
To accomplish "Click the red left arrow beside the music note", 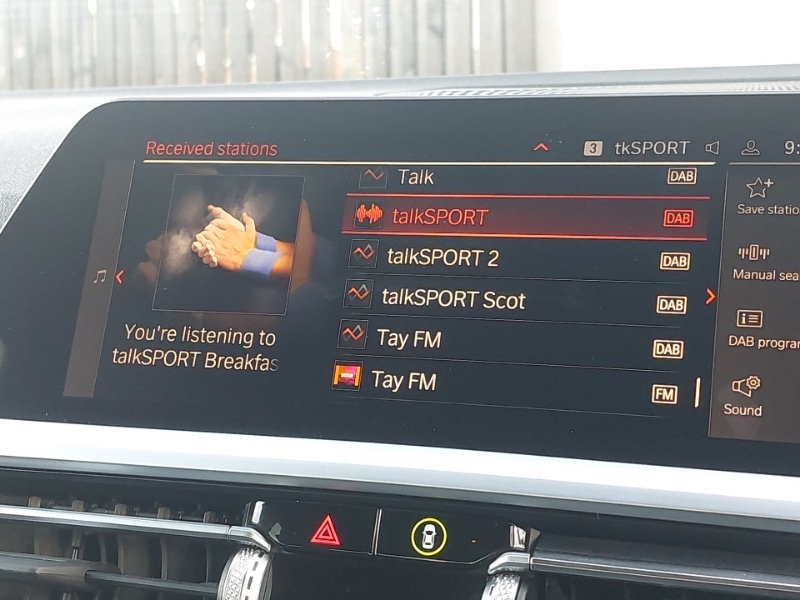I will [x=119, y=277].
